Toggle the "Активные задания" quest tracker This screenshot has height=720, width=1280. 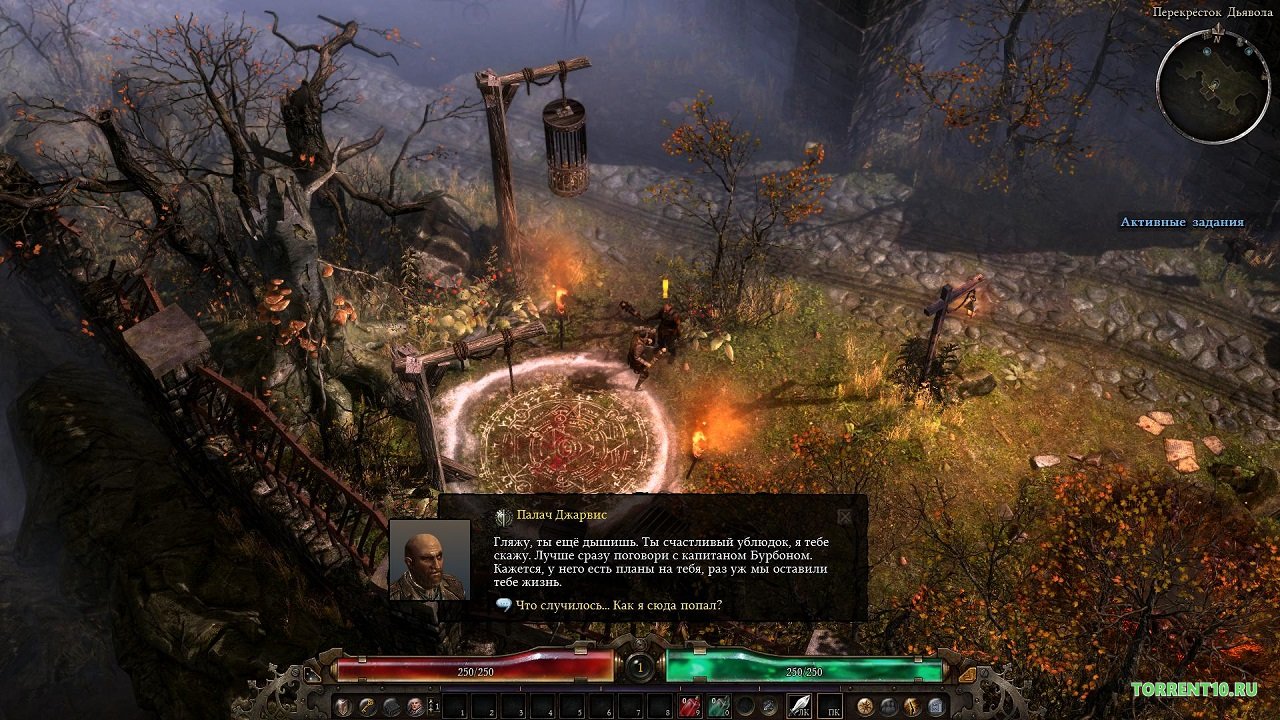tap(1181, 222)
